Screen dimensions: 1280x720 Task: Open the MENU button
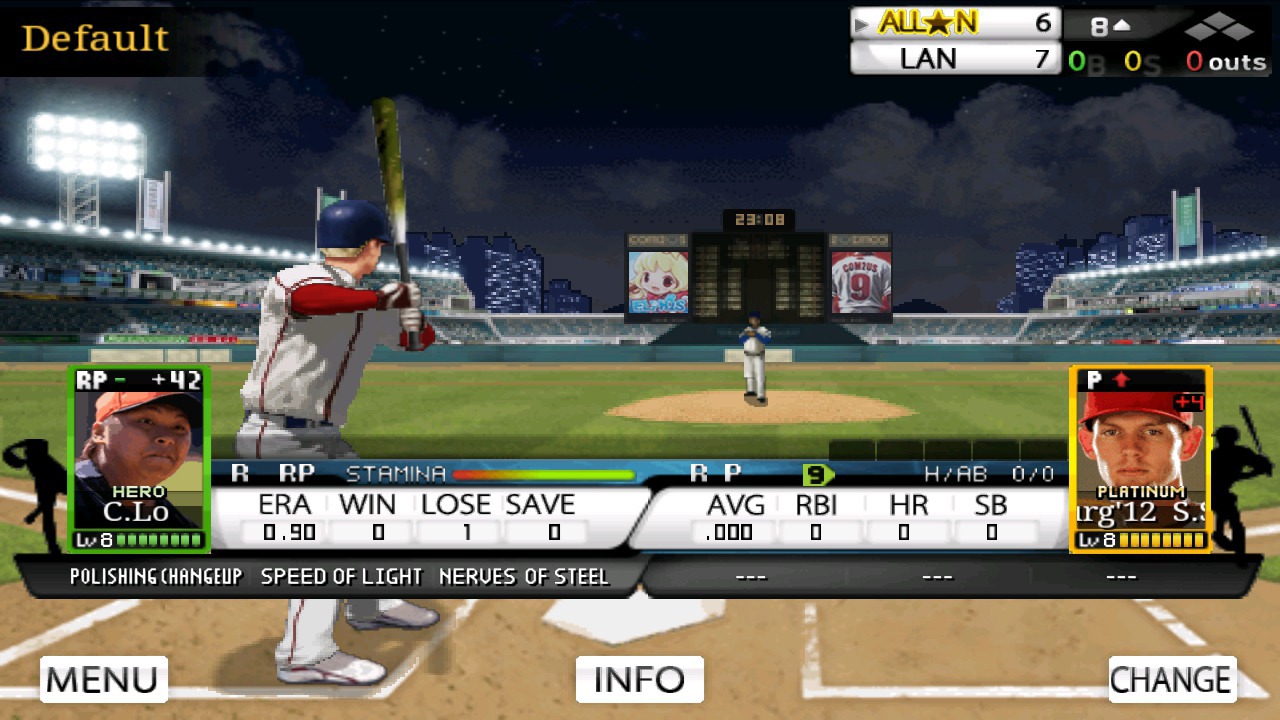point(103,680)
